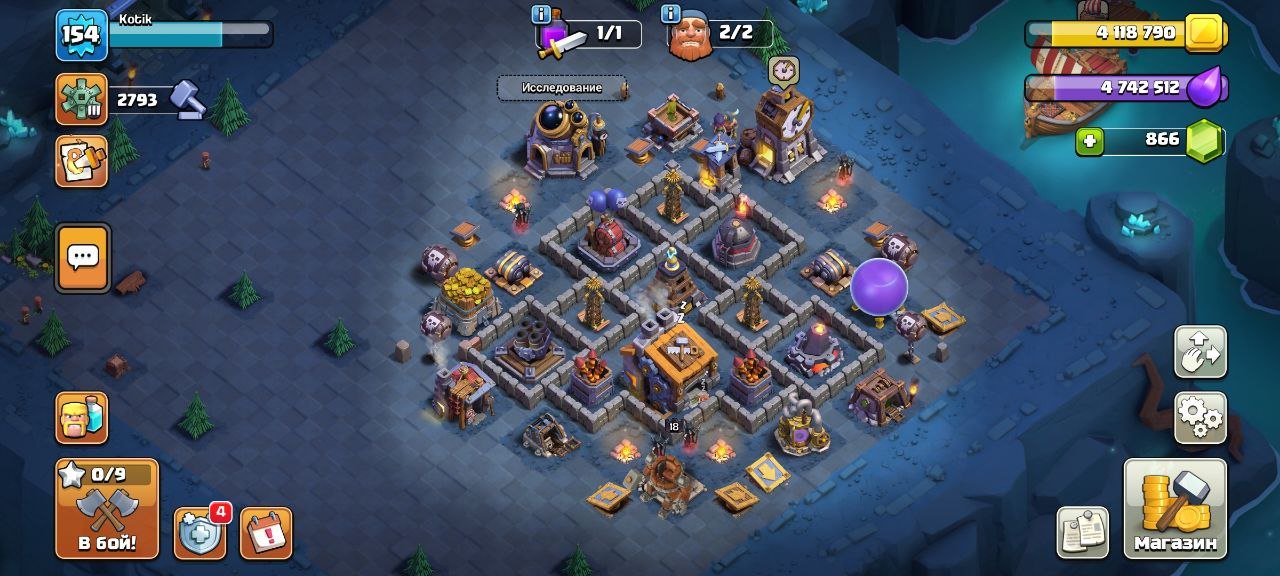This screenshot has height=576, width=1280.
Task: Open the chat speech bubble panel
Action: point(82,258)
